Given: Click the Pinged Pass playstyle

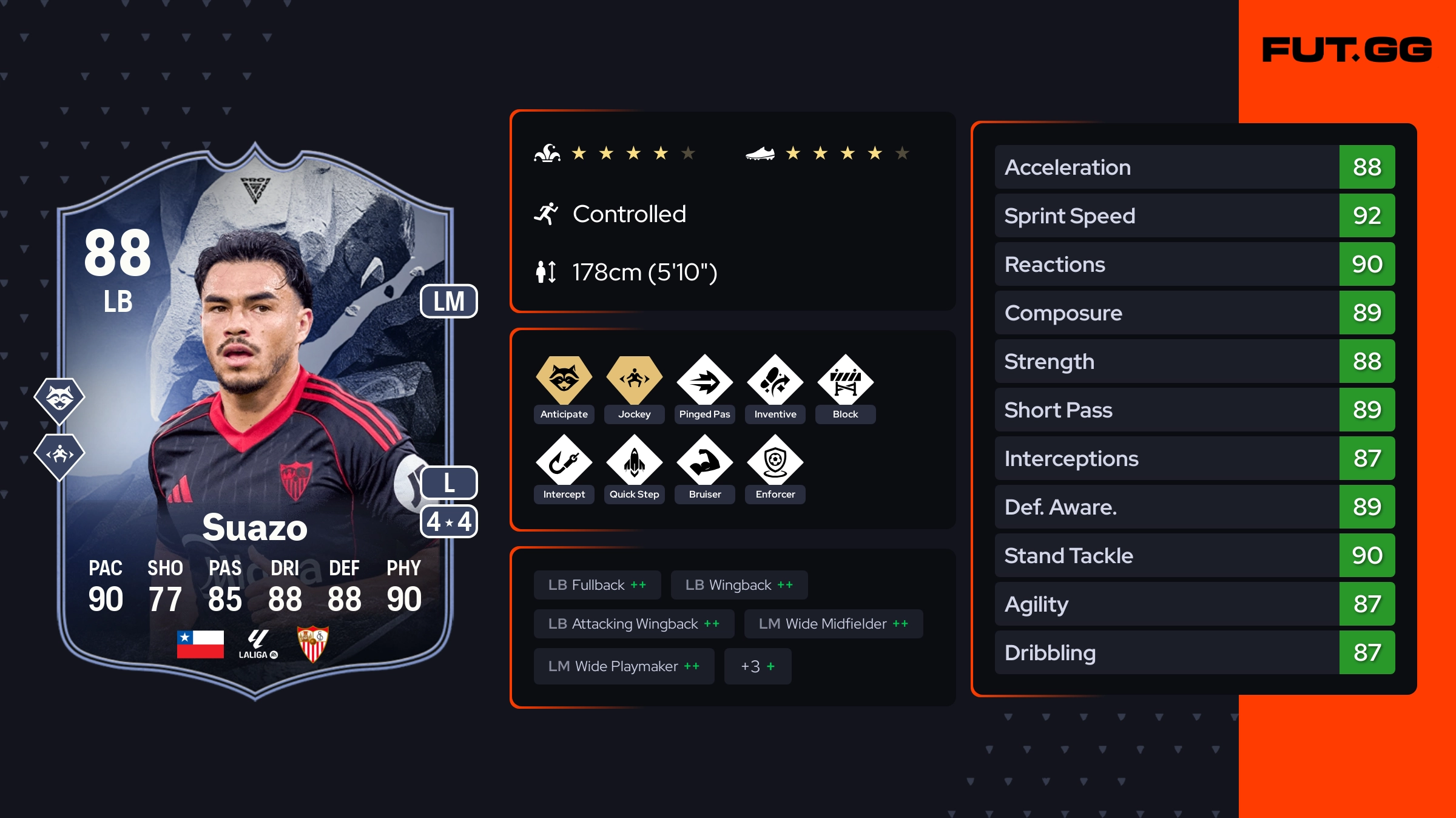Looking at the screenshot, I should click(704, 382).
